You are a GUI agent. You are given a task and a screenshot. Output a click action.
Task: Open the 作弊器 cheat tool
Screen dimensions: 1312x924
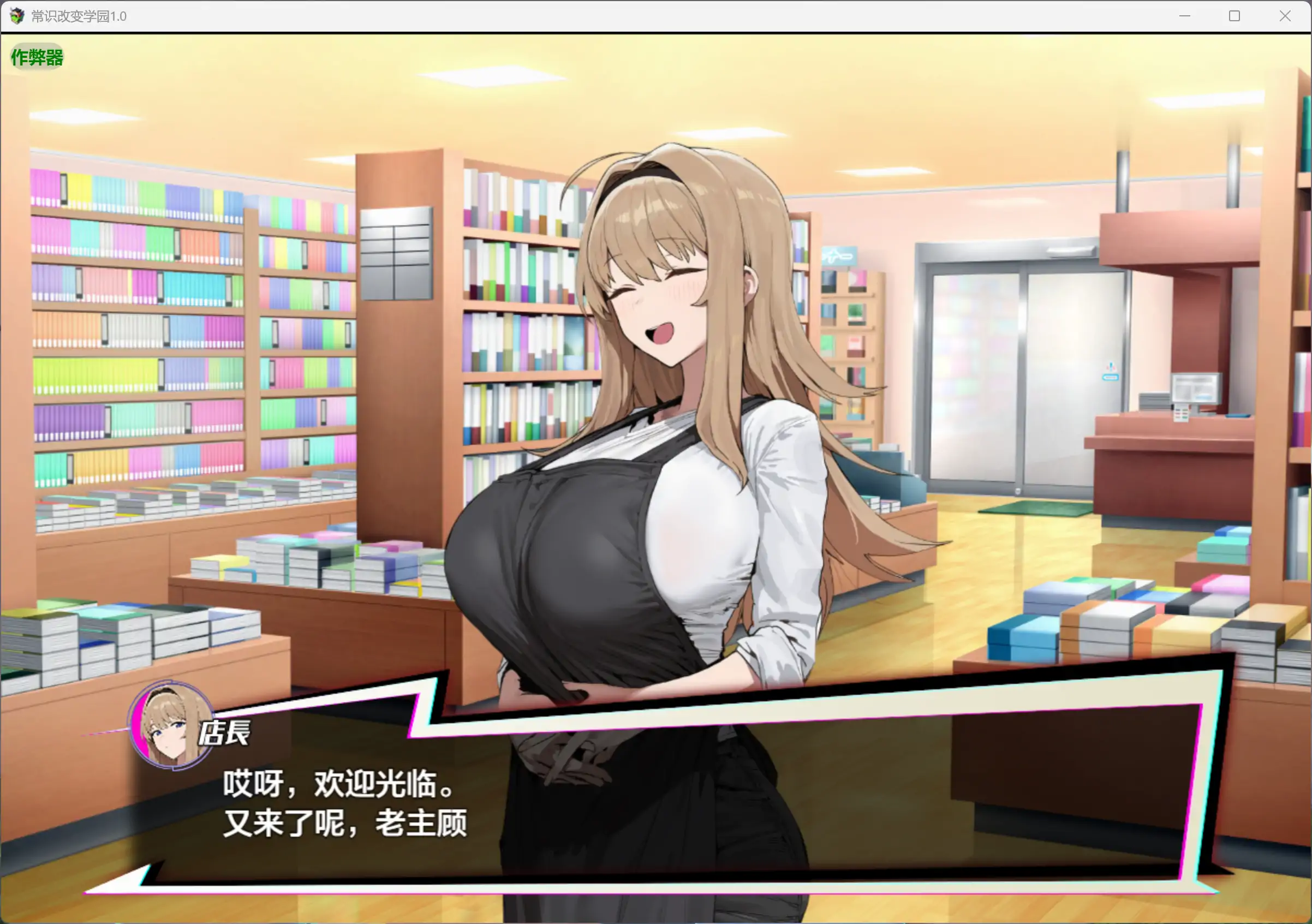(36, 57)
